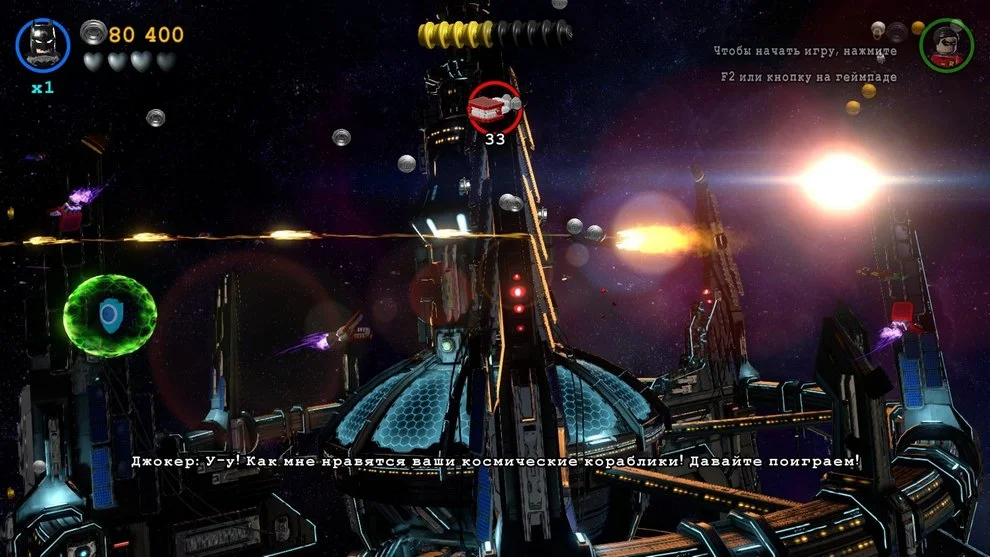This screenshot has width=990, height=557.
Task: Click the Robin player two portrait
Action: (x=946, y=45)
